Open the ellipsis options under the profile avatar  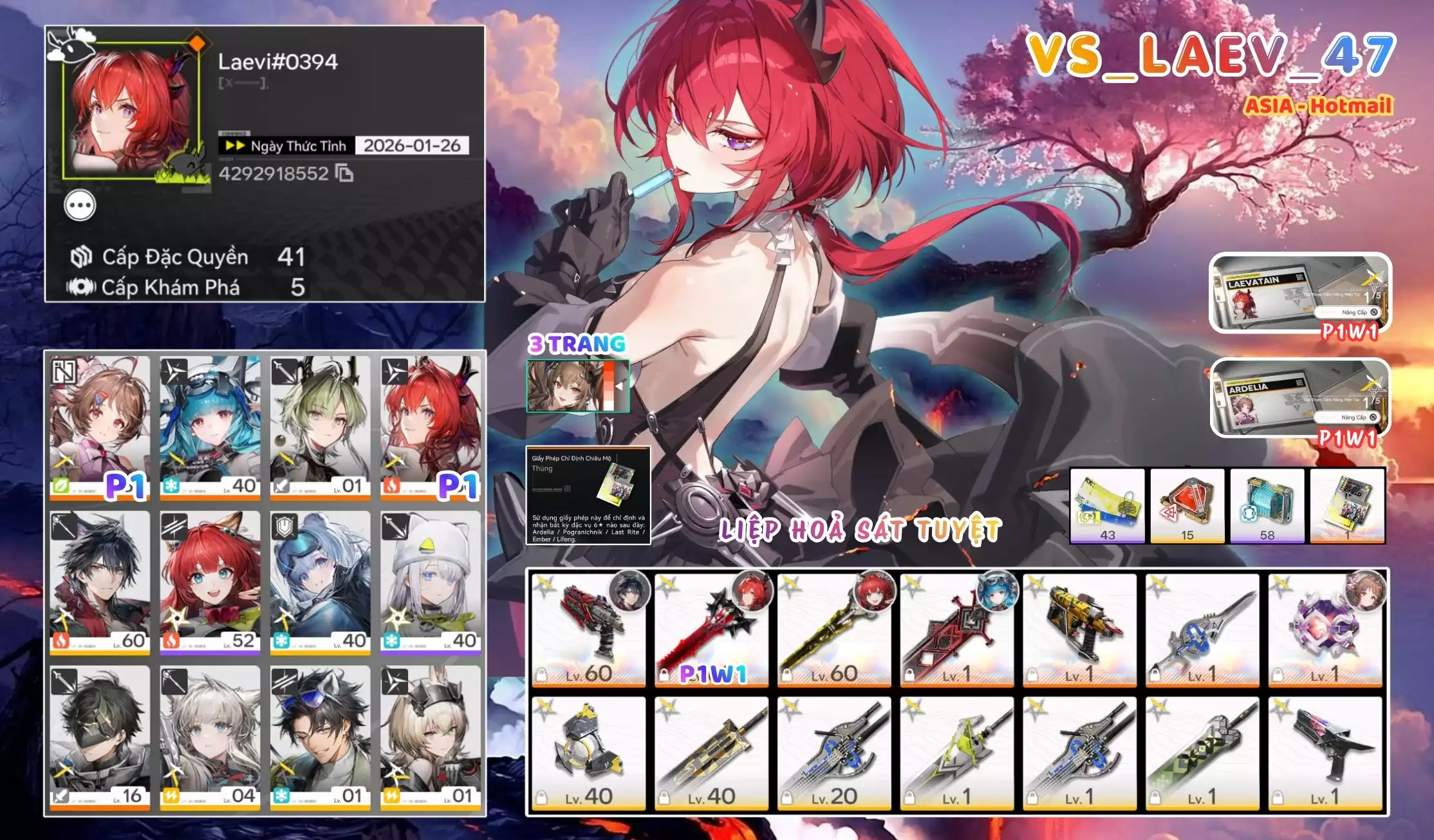(80, 205)
